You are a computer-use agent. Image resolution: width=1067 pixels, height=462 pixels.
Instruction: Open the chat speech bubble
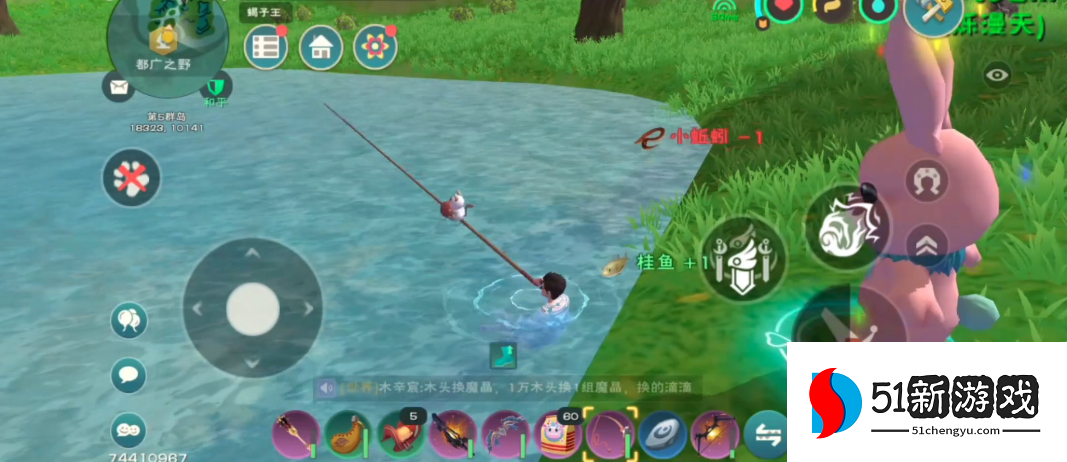coord(129,376)
